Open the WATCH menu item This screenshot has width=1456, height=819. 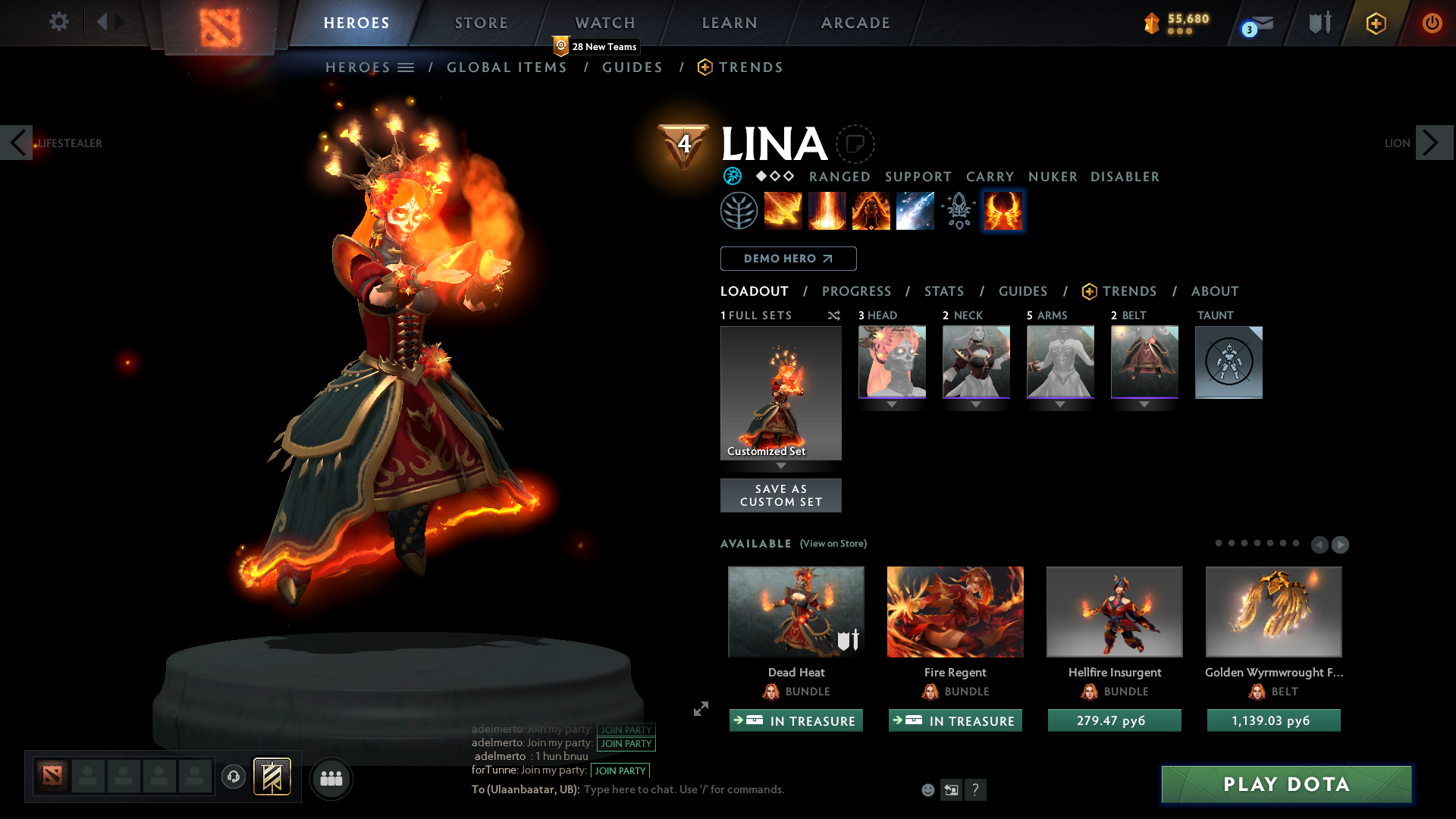tap(604, 23)
